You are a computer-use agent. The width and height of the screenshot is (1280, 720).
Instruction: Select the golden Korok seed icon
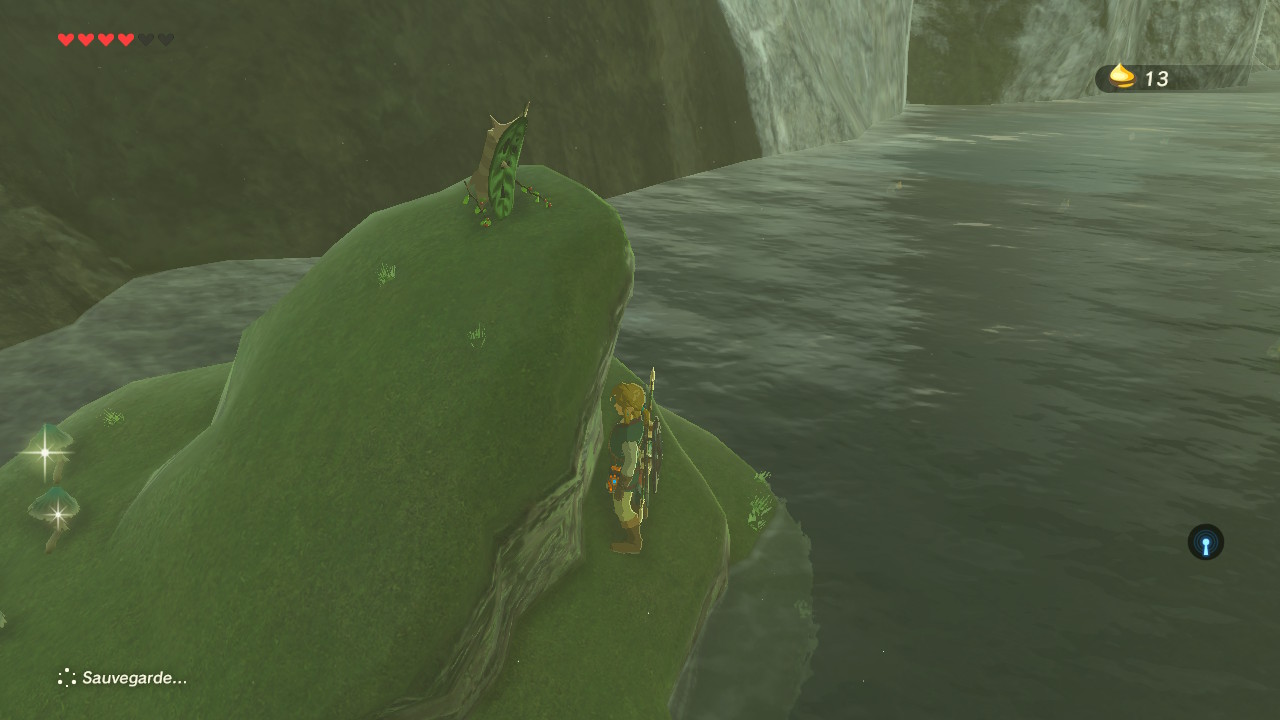click(1123, 77)
